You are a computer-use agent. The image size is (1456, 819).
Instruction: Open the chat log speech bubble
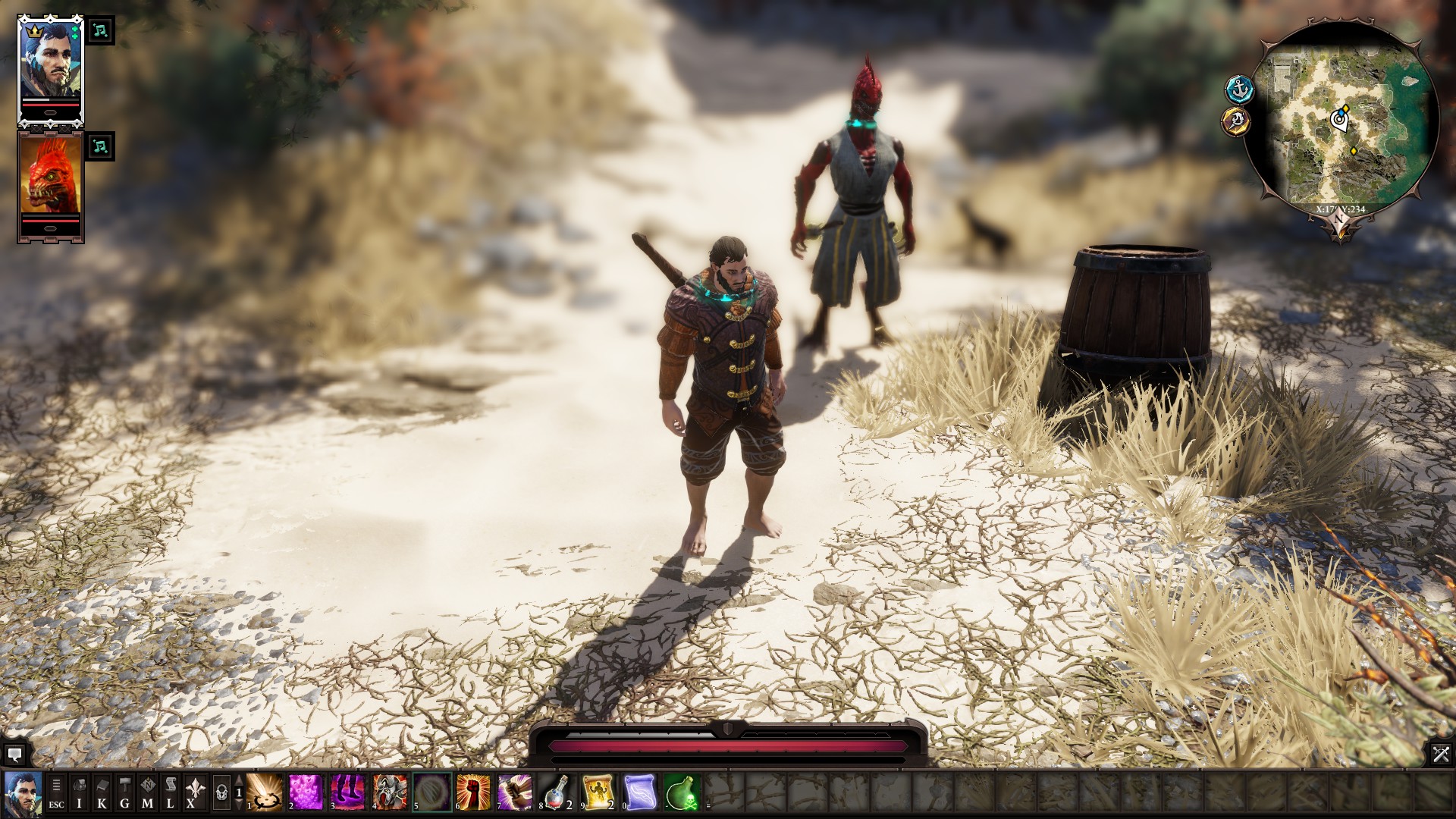(14, 755)
